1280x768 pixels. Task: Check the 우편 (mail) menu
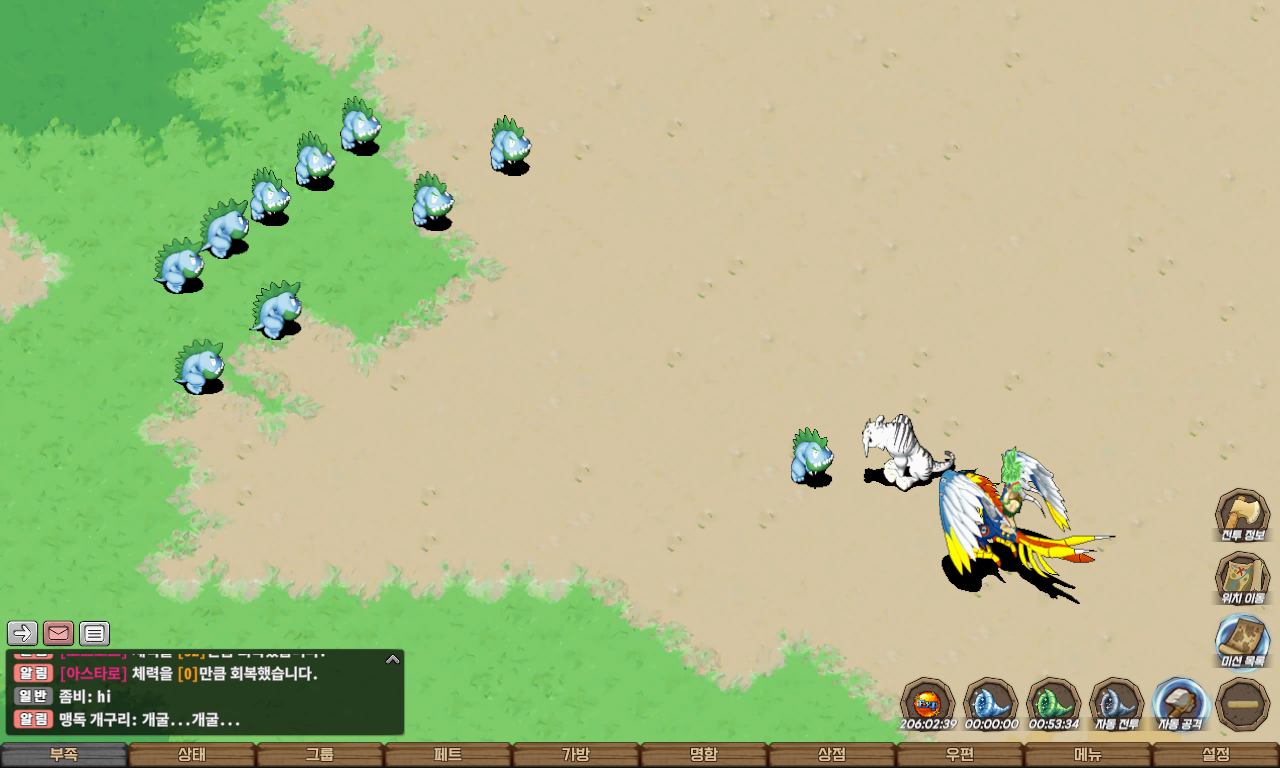click(x=960, y=754)
